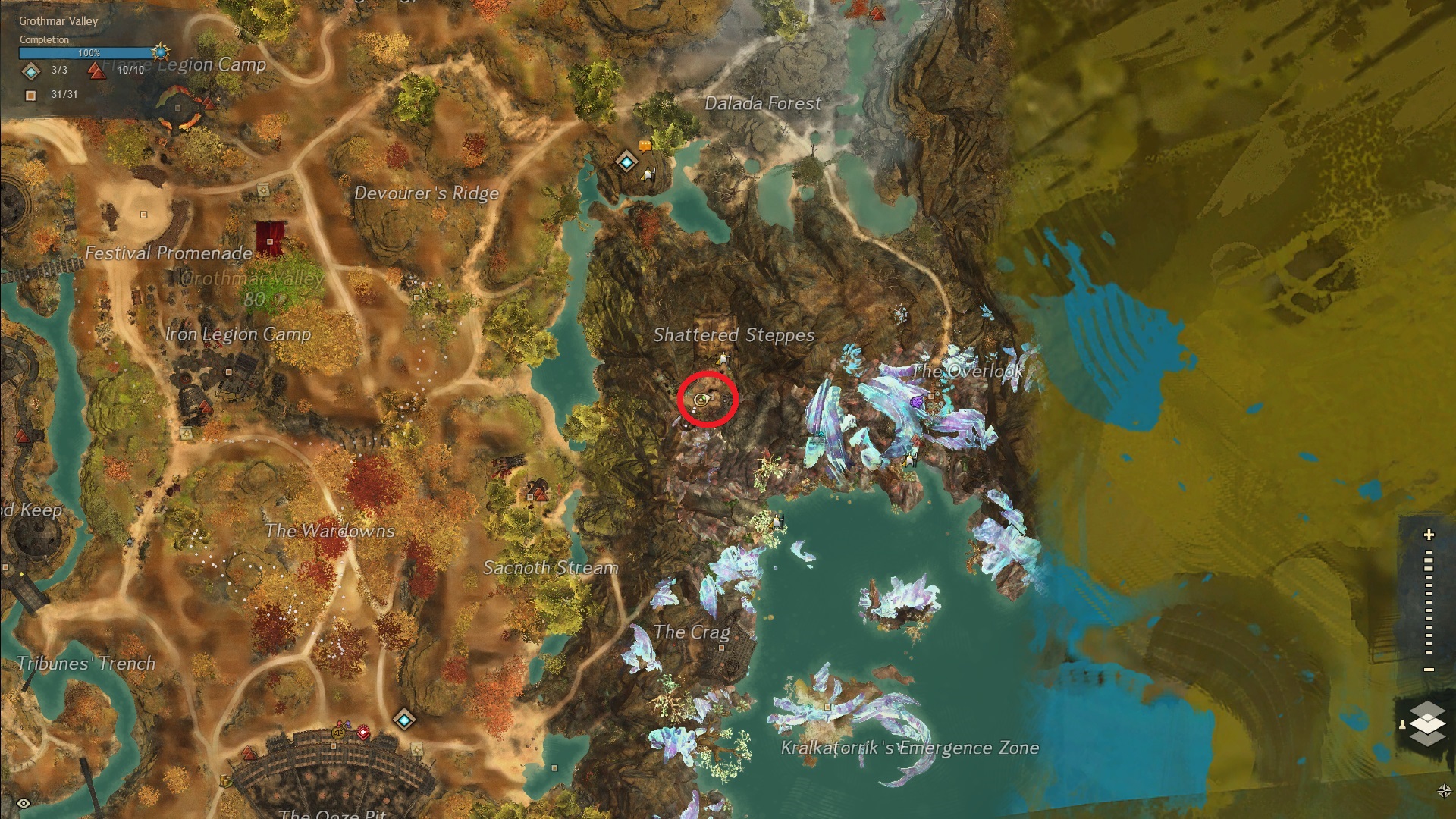
Task: Open the map floor layers selector
Action: (1427, 723)
